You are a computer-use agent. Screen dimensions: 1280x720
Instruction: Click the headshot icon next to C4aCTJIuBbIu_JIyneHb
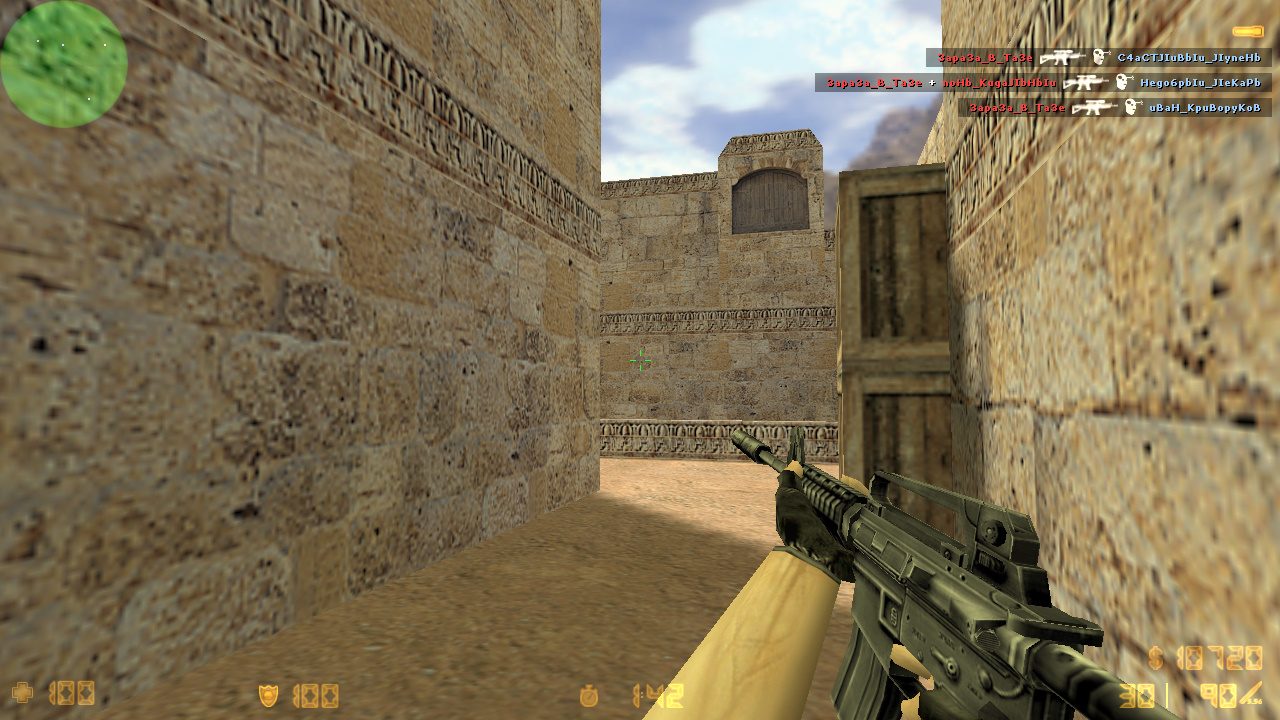(1100, 57)
